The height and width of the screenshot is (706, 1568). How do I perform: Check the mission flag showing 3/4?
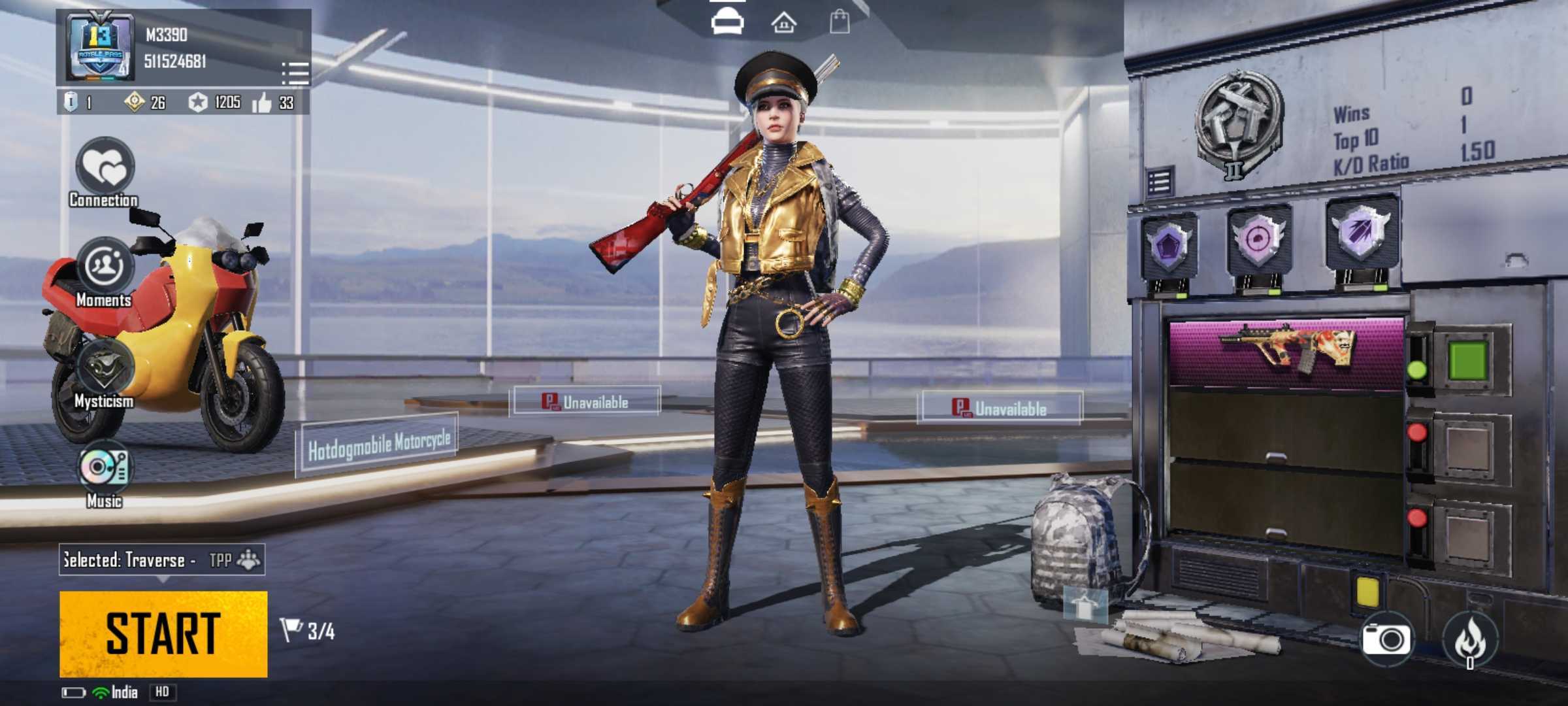[x=308, y=631]
